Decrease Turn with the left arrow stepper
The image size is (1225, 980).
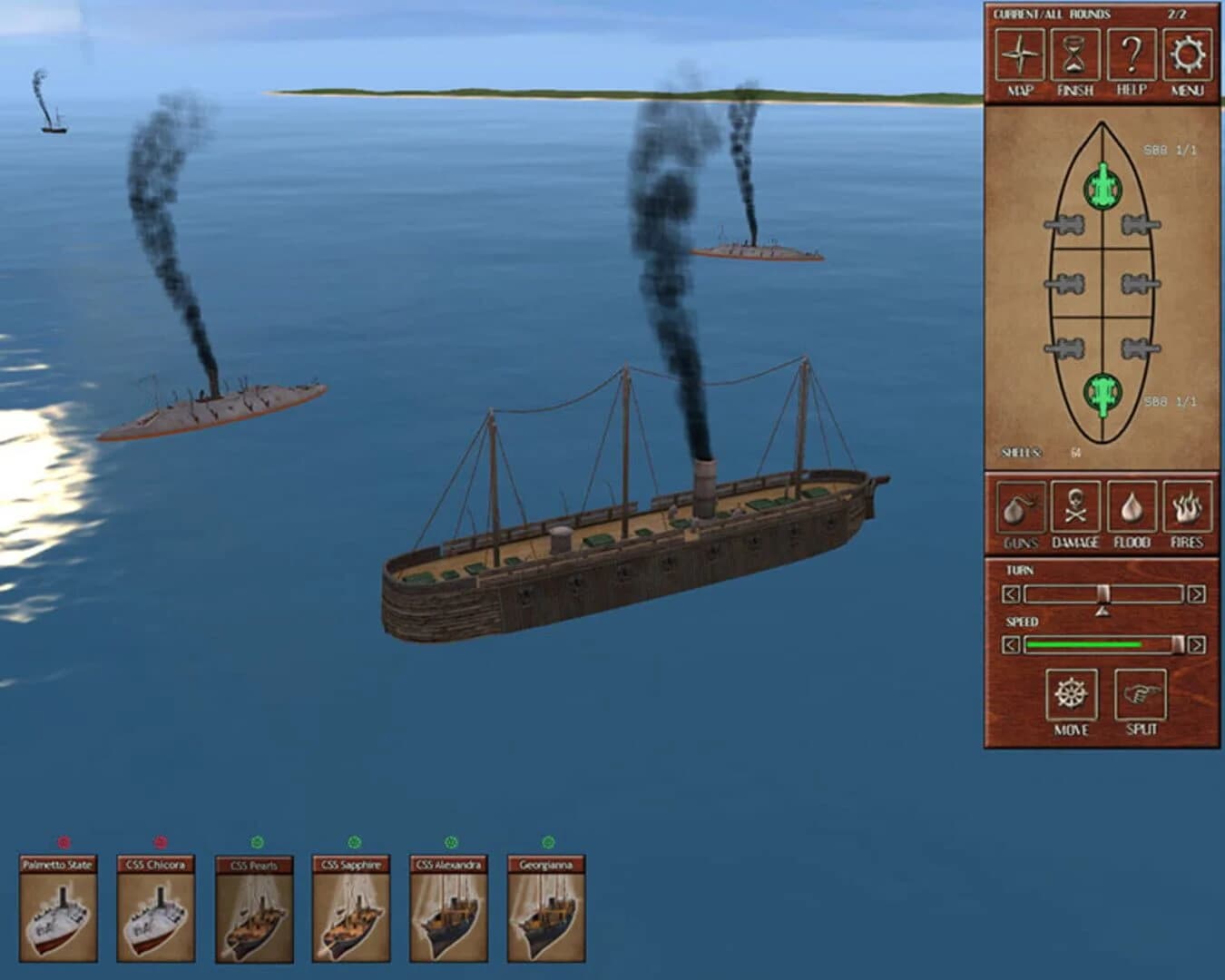coord(1010,593)
